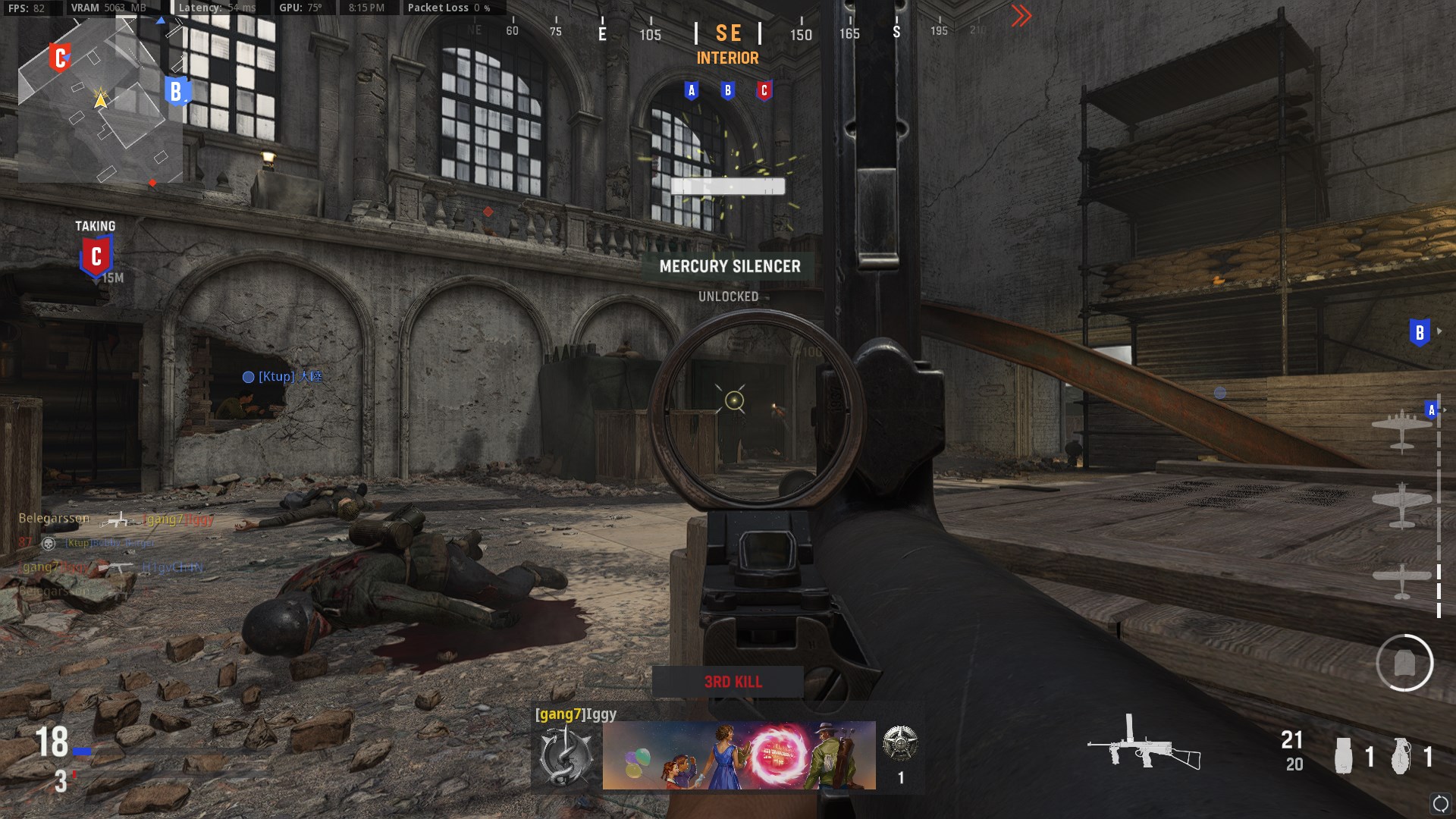This screenshot has height=819, width=1456.
Task: Open the A objective indicator under the compass
Action: (691, 90)
